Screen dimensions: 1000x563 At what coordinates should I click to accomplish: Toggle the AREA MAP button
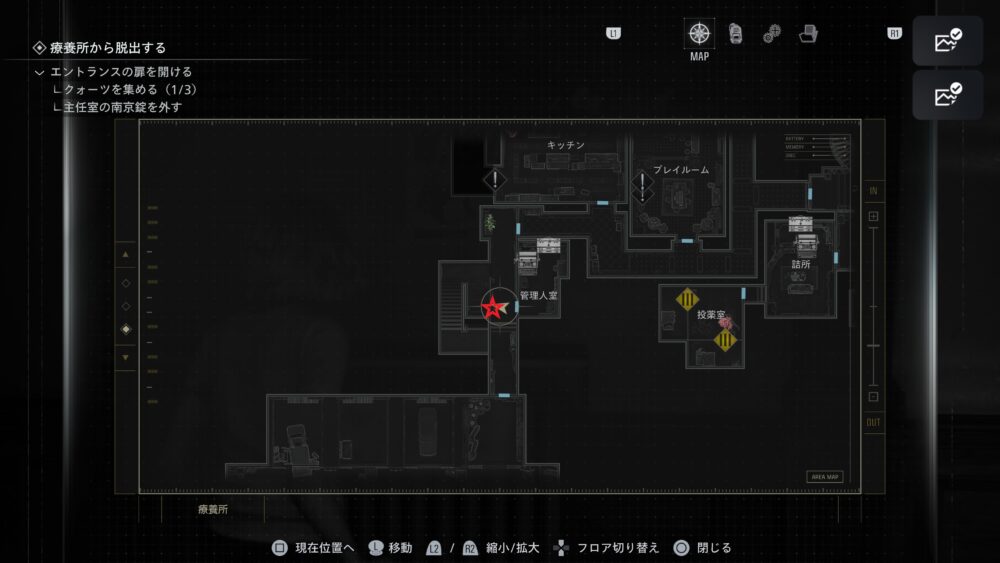tap(824, 477)
